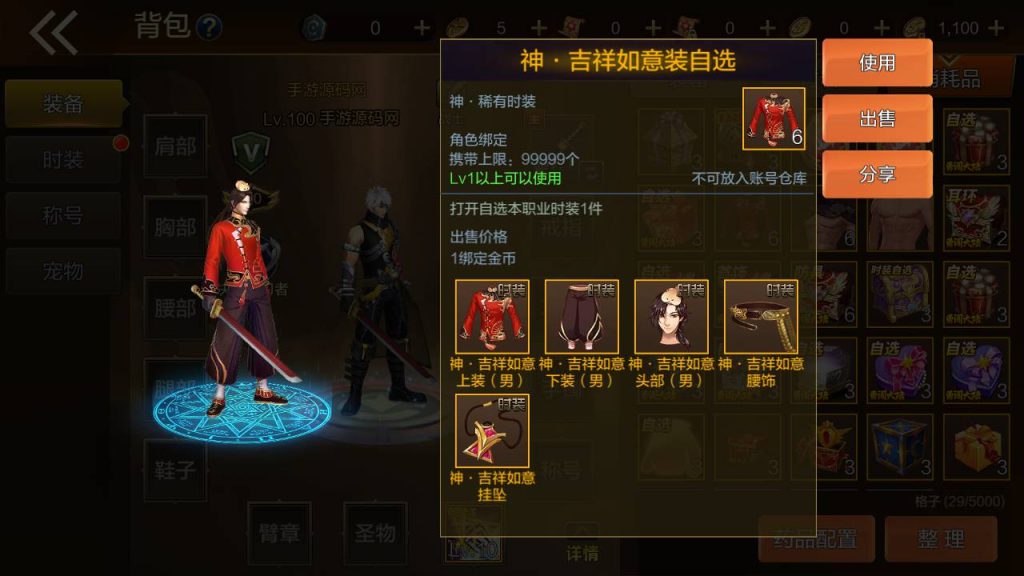Go back with the double-arrow button
Screen dimensions: 1024x576
[x=53, y=33]
